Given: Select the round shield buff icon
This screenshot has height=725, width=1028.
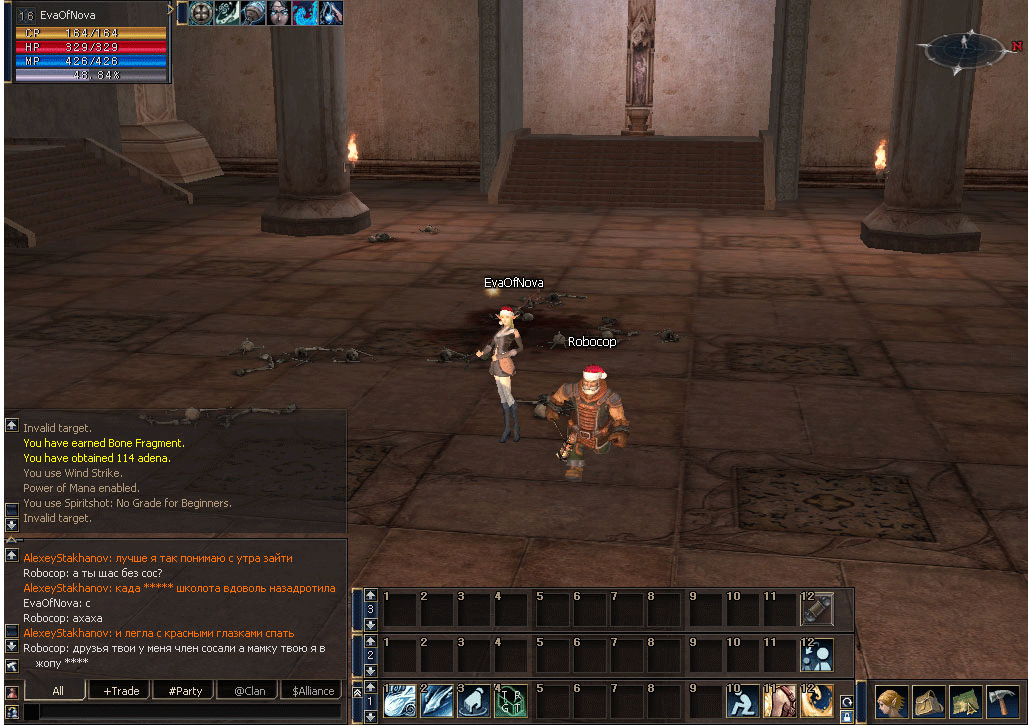Looking at the screenshot, I should pos(201,13).
